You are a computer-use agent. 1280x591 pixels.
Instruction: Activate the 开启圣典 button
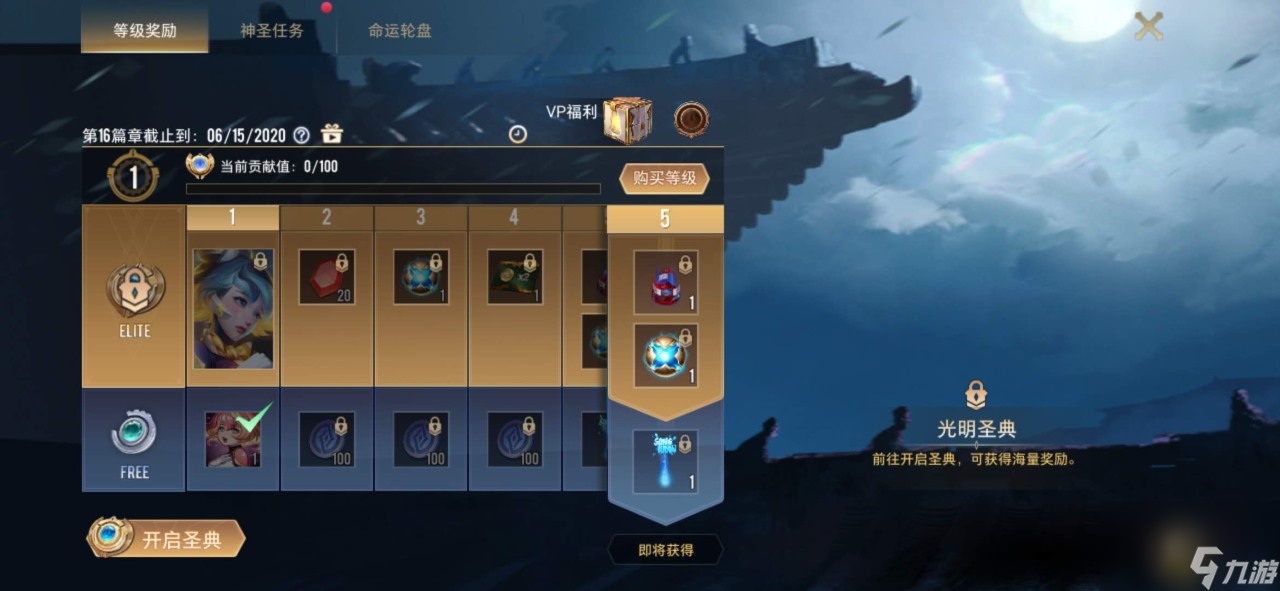click(x=166, y=540)
